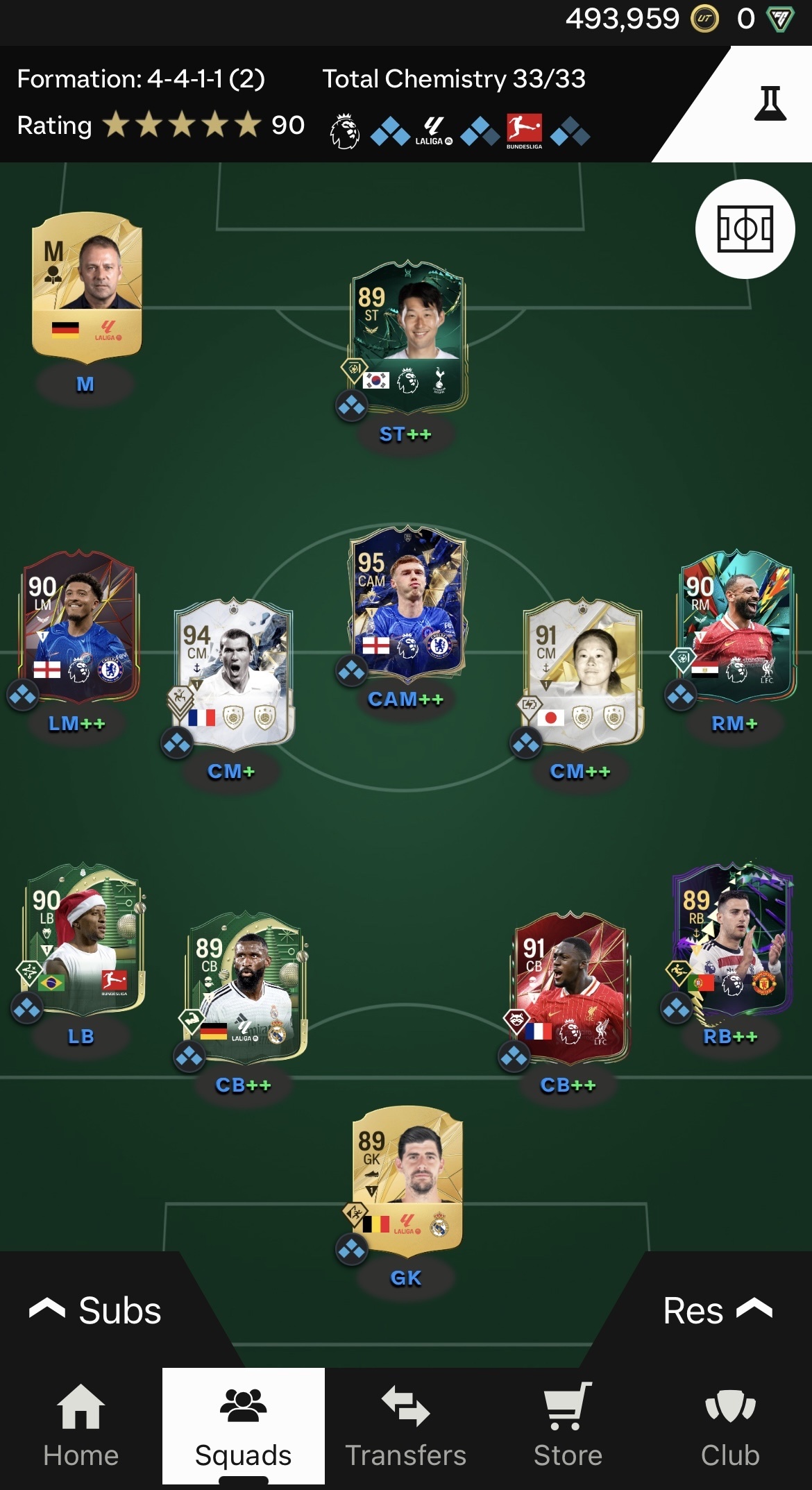Viewport: 812px width, 1490px height.
Task: Choose the 95 CAM Chelsea card
Action: tap(407, 602)
